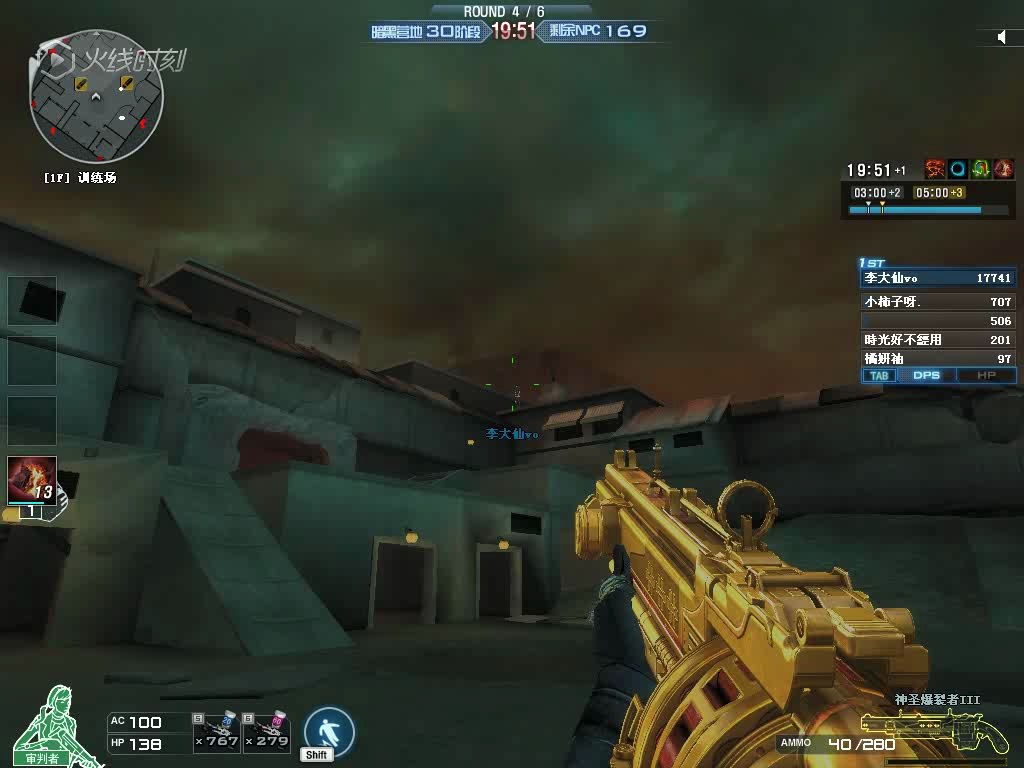The width and height of the screenshot is (1024, 768).
Task: Select player 橘妍袖 in the ranking list
Action: click(937, 358)
